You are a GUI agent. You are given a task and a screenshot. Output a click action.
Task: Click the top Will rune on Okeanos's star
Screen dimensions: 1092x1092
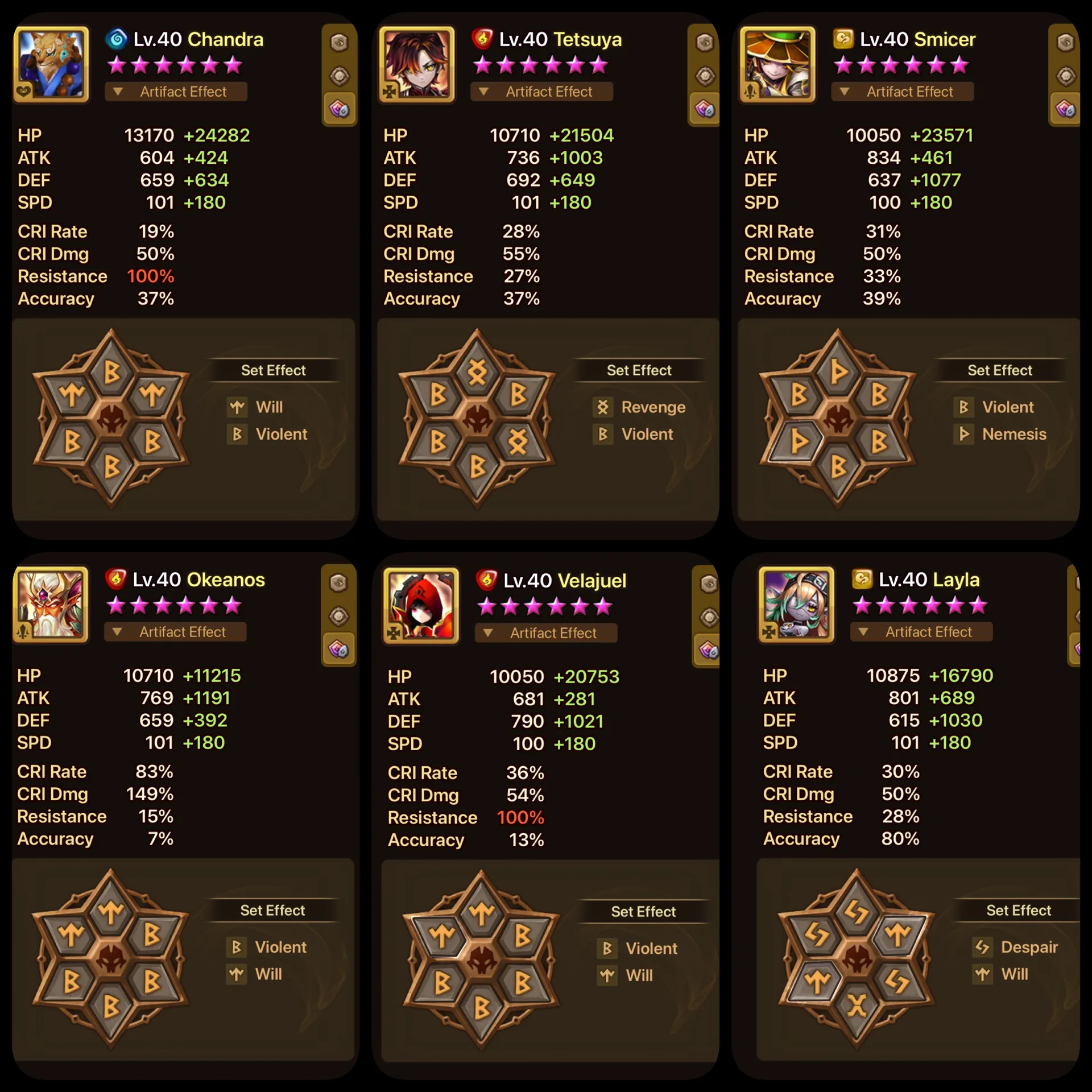point(111,912)
